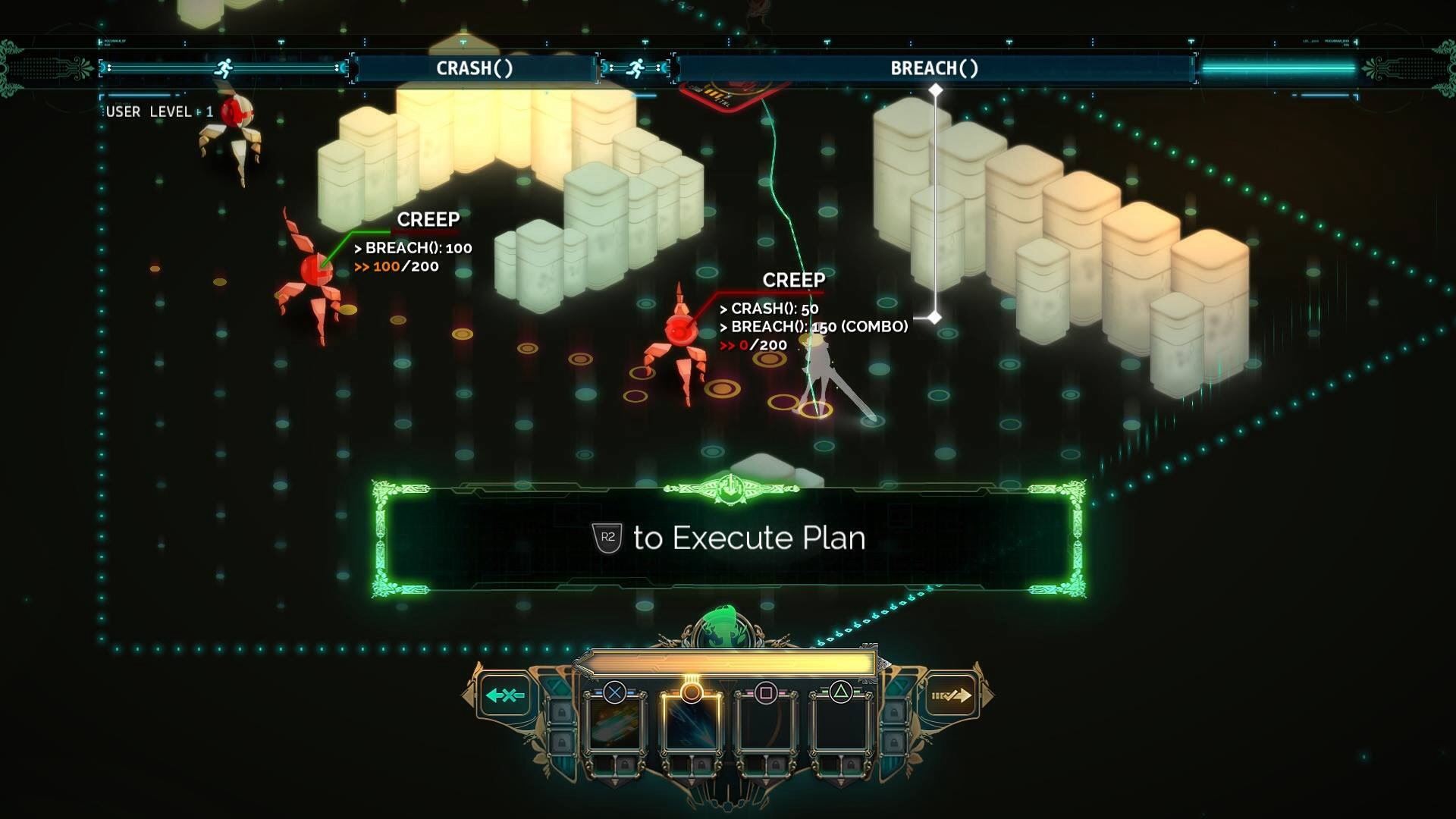
Task: Select the highlighted Breach() ability slot
Action: 690,724
